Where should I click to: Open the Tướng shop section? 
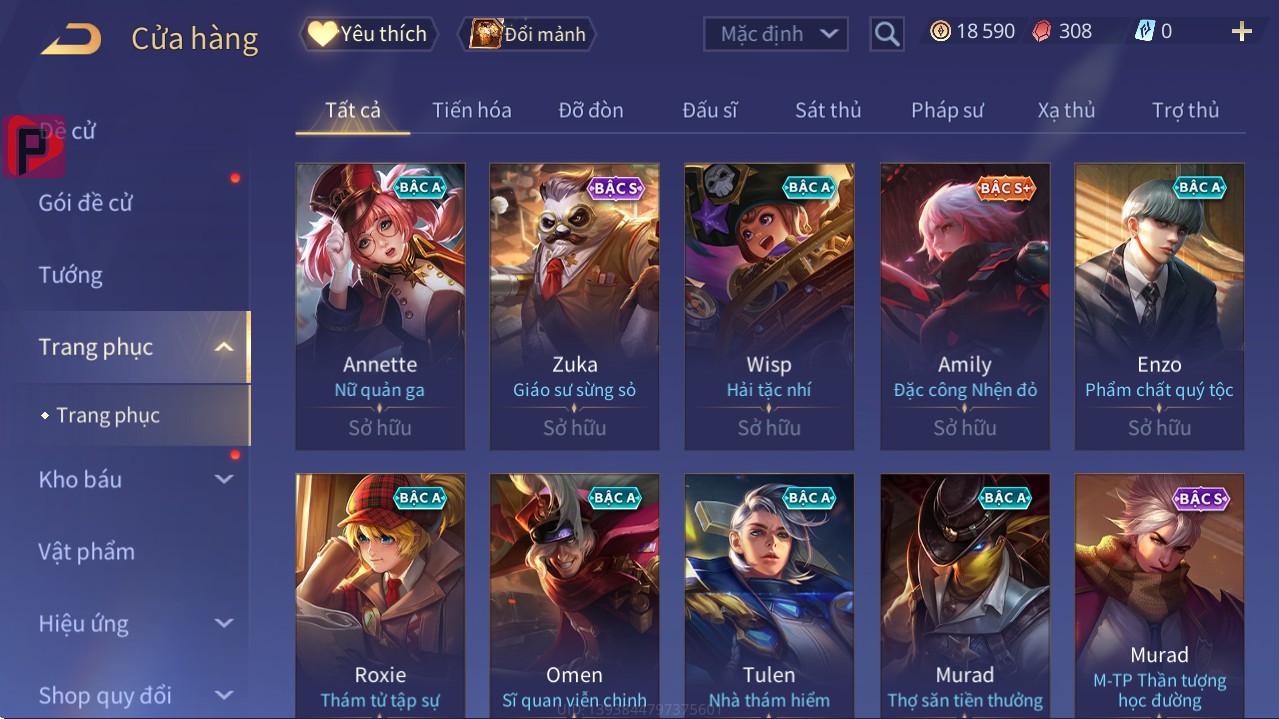[71, 275]
